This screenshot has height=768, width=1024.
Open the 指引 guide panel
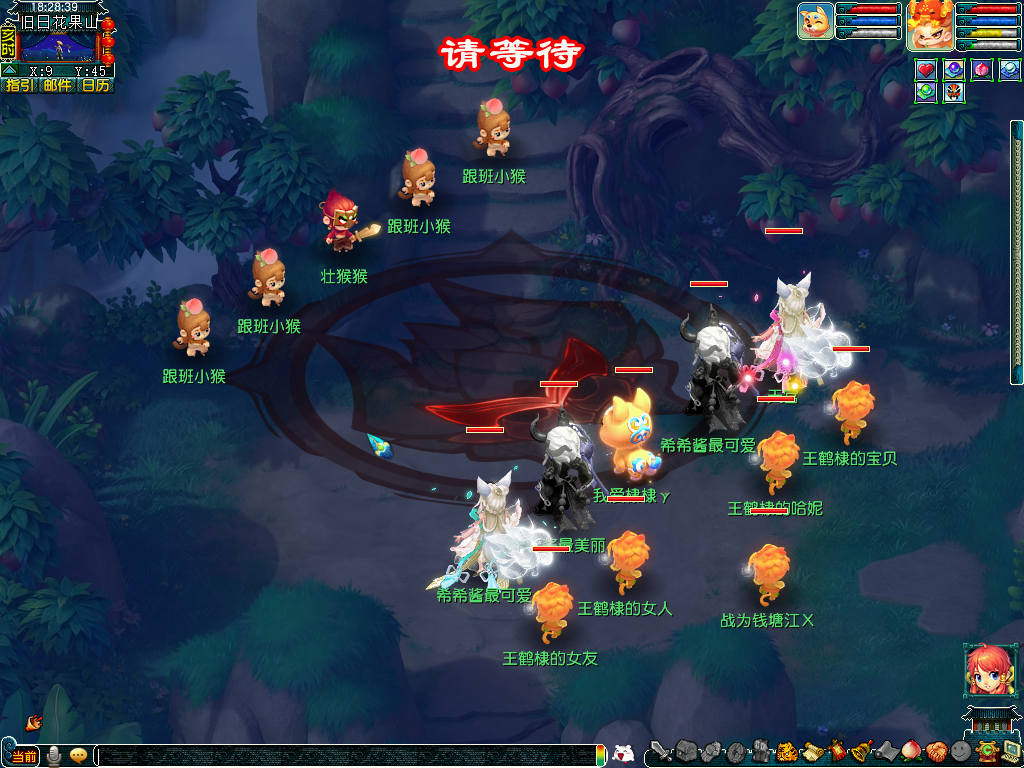(x=18, y=86)
